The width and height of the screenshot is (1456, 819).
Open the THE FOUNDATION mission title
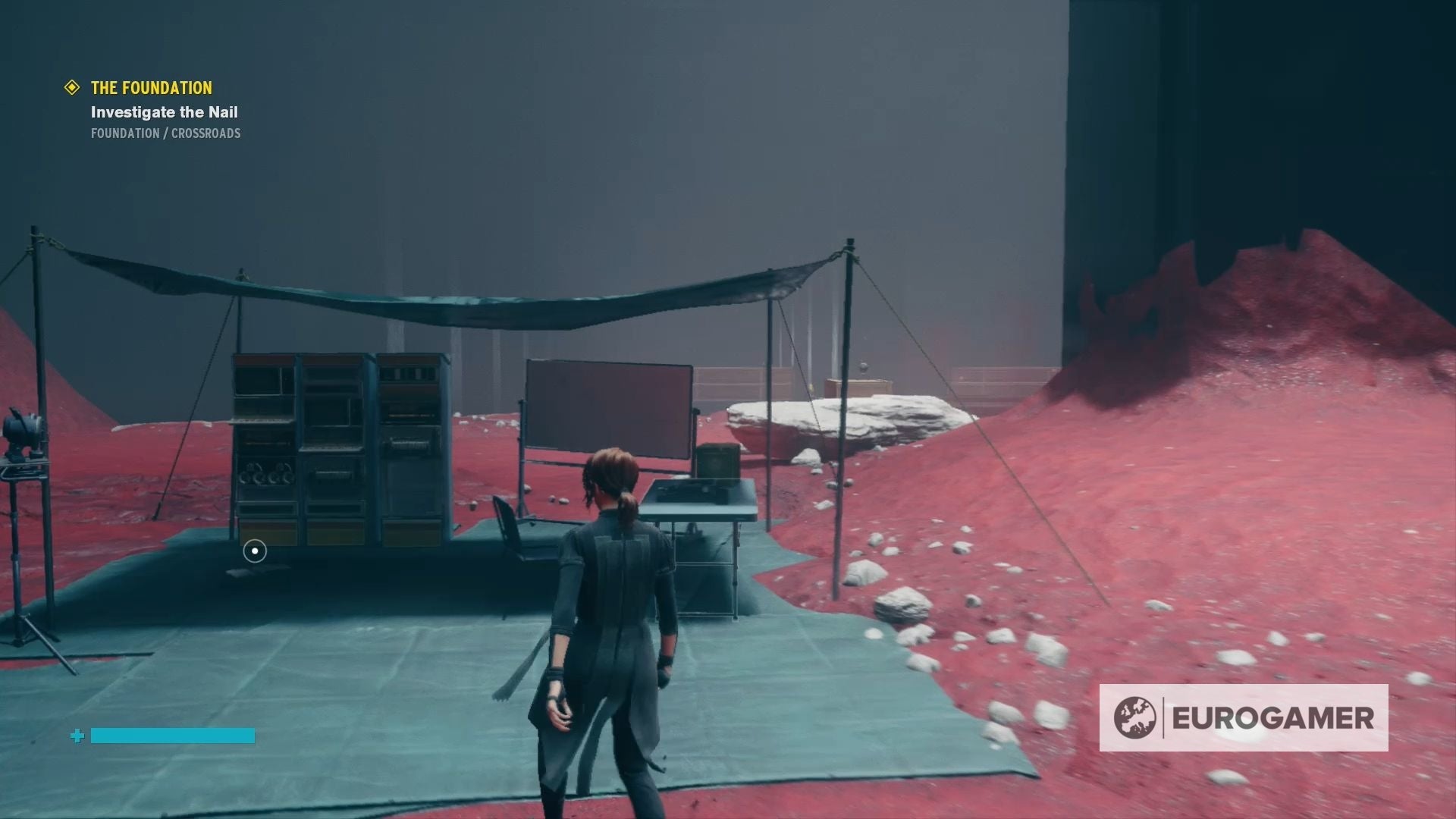(150, 88)
